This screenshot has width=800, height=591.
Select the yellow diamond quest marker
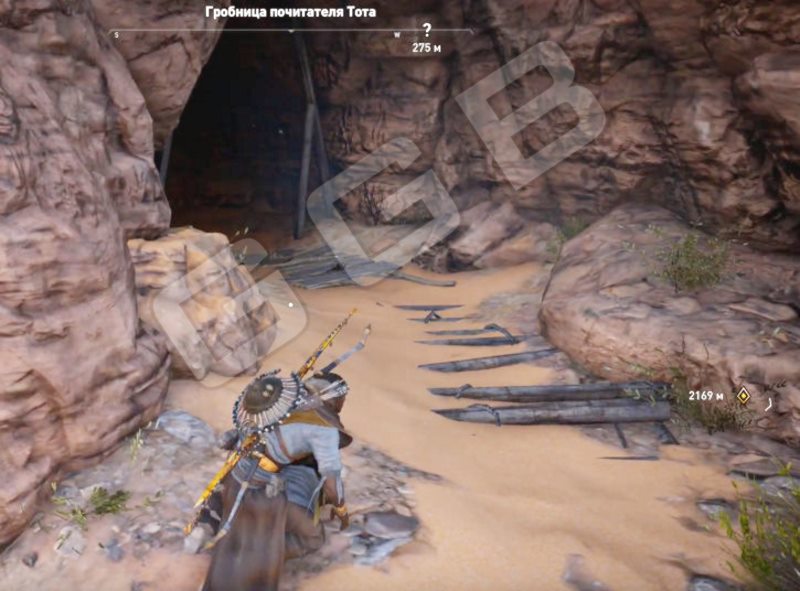pyautogui.click(x=743, y=395)
